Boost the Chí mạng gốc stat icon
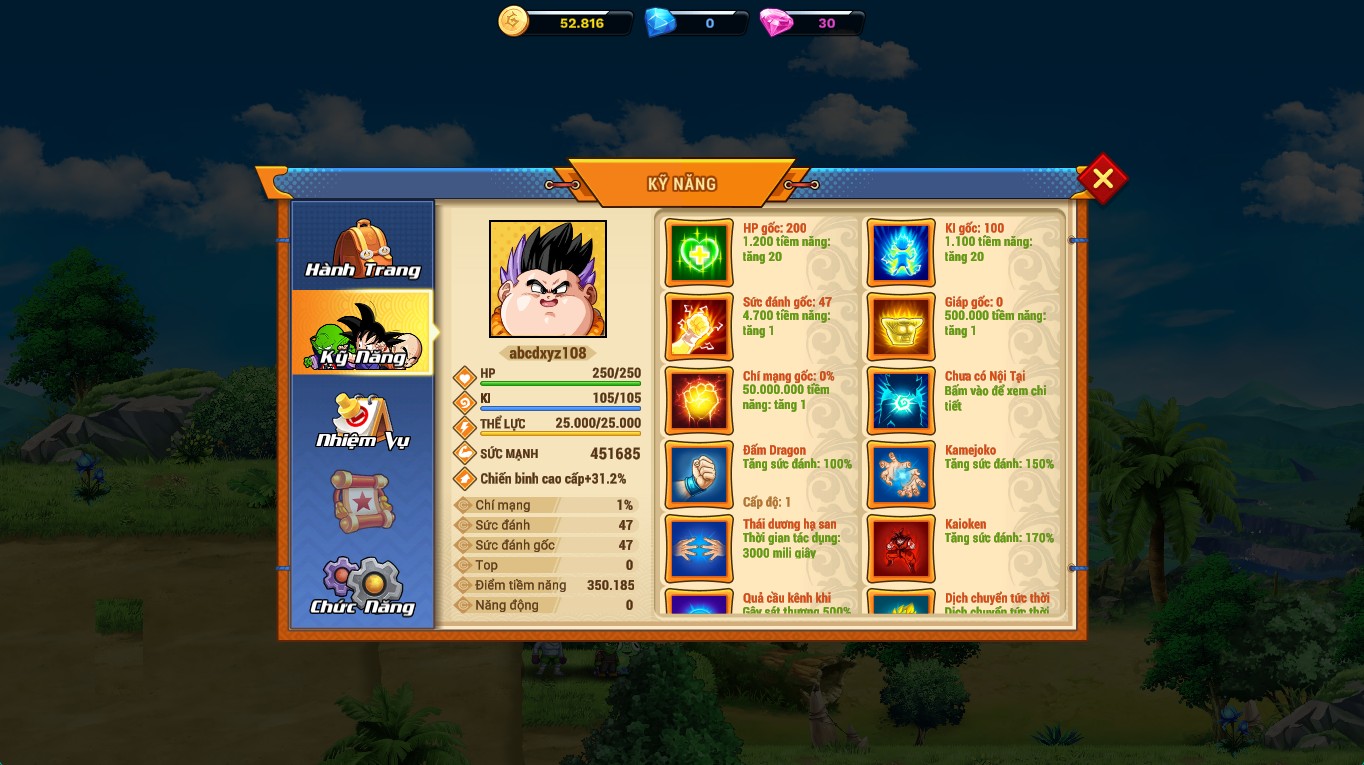 click(x=699, y=401)
